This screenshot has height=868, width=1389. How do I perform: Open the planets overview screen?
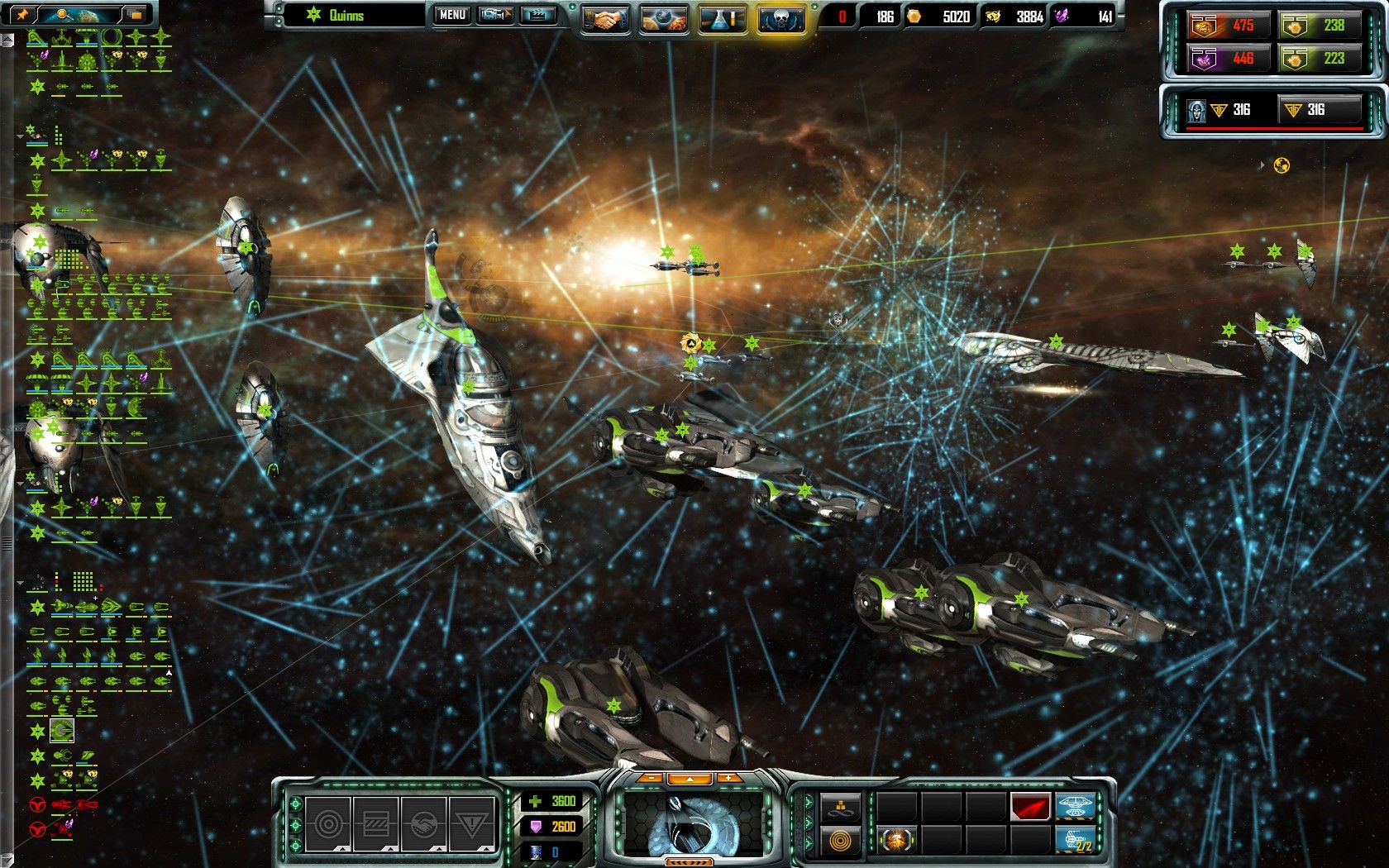point(663,18)
